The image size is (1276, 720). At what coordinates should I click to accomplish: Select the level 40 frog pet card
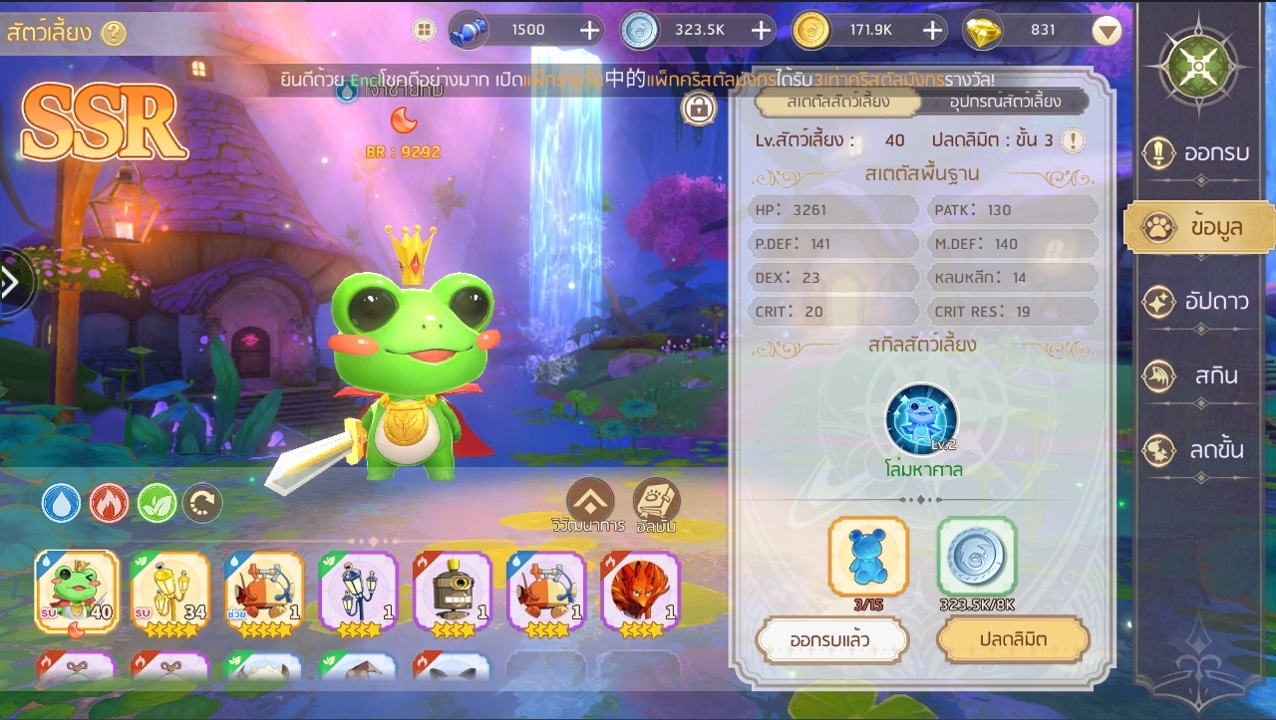(77, 591)
